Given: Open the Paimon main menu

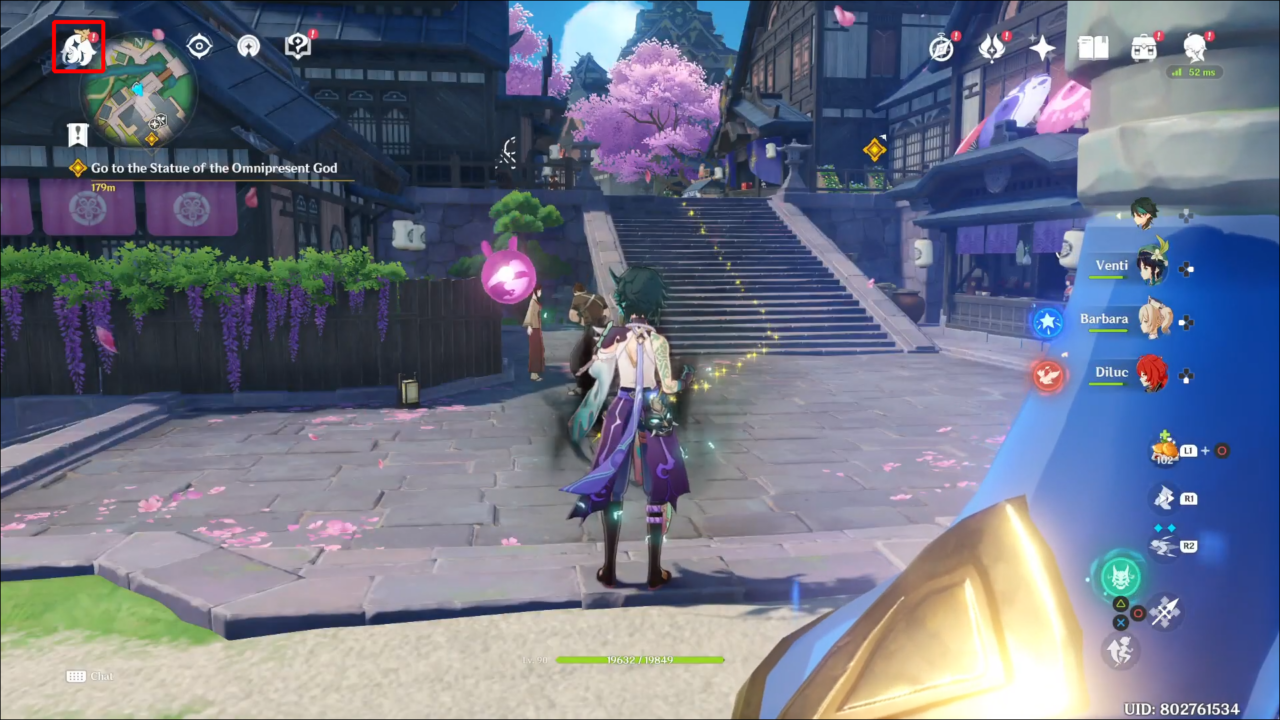Looking at the screenshot, I should (x=79, y=47).
